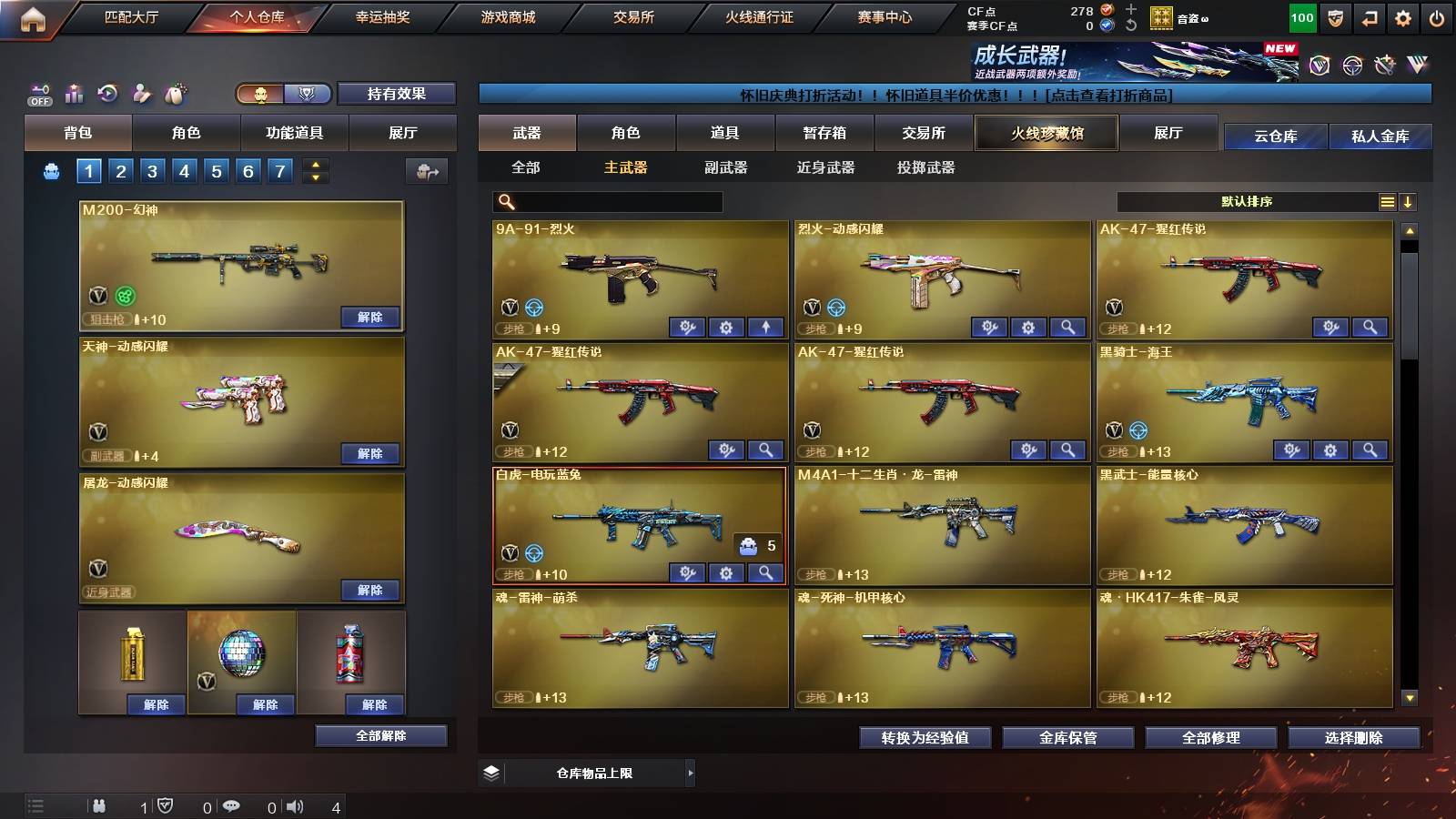Open settings via the gear icon top right
Viewport: 1456px width, 819px height.
click(1404, 16)
